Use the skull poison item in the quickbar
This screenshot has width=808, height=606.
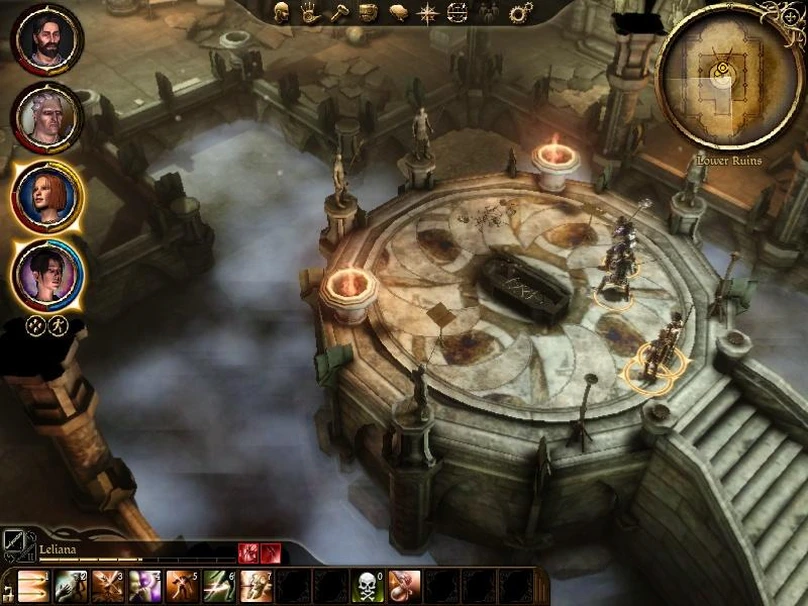coord(367,586)
